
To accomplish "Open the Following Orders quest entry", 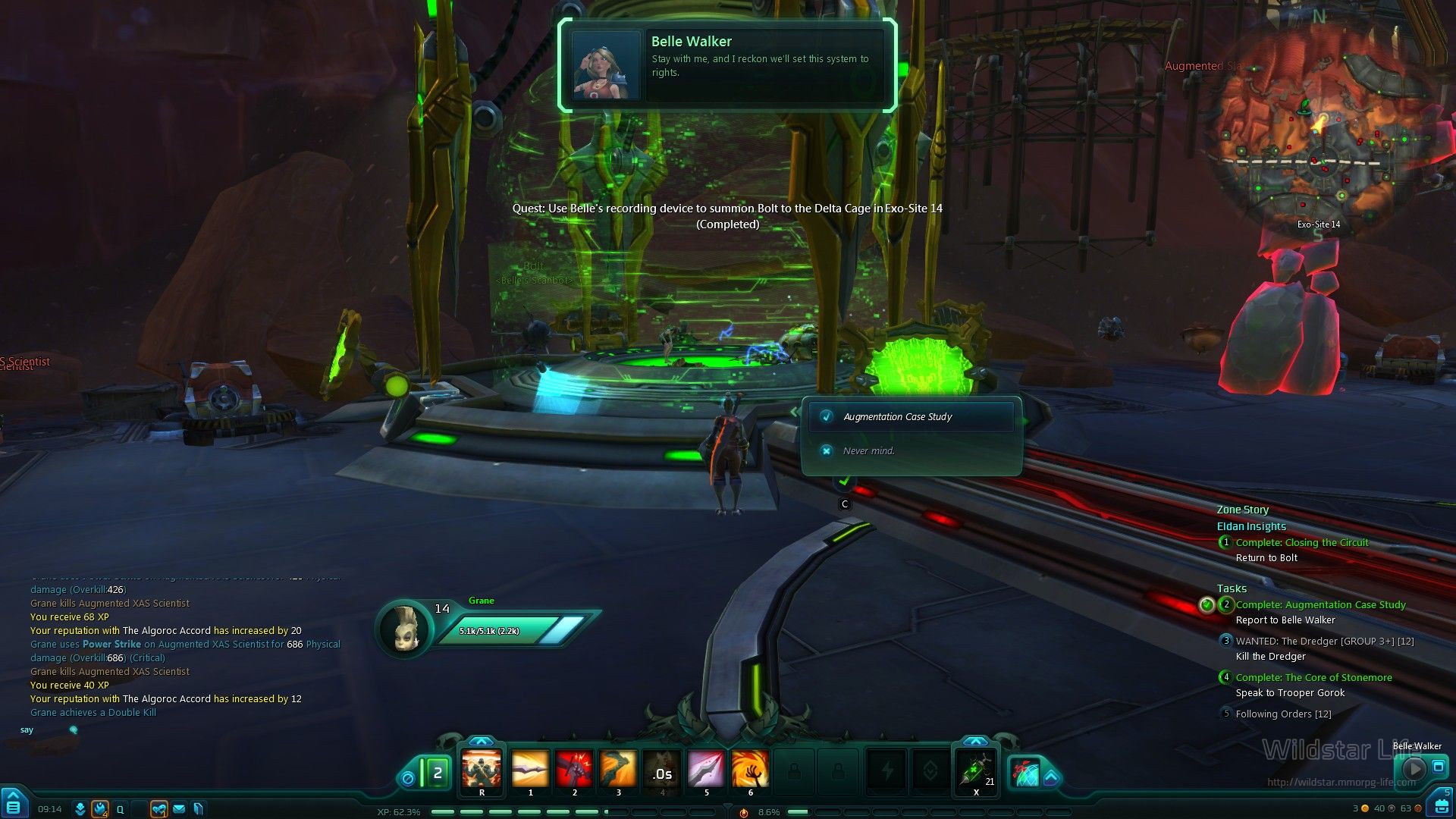I will tap(1283, 714).
